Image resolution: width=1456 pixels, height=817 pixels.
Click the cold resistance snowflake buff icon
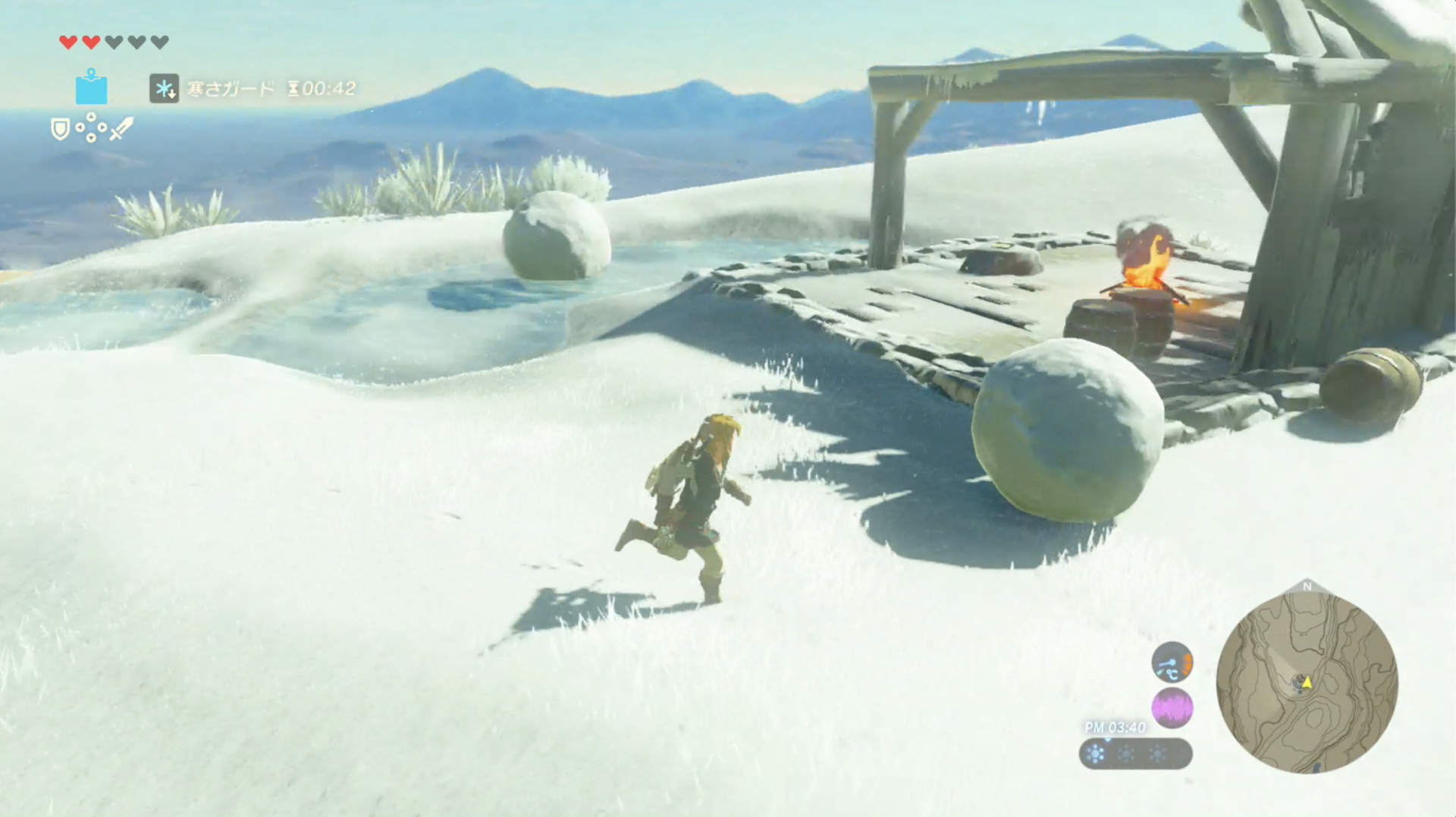click(x=164, y=89)
